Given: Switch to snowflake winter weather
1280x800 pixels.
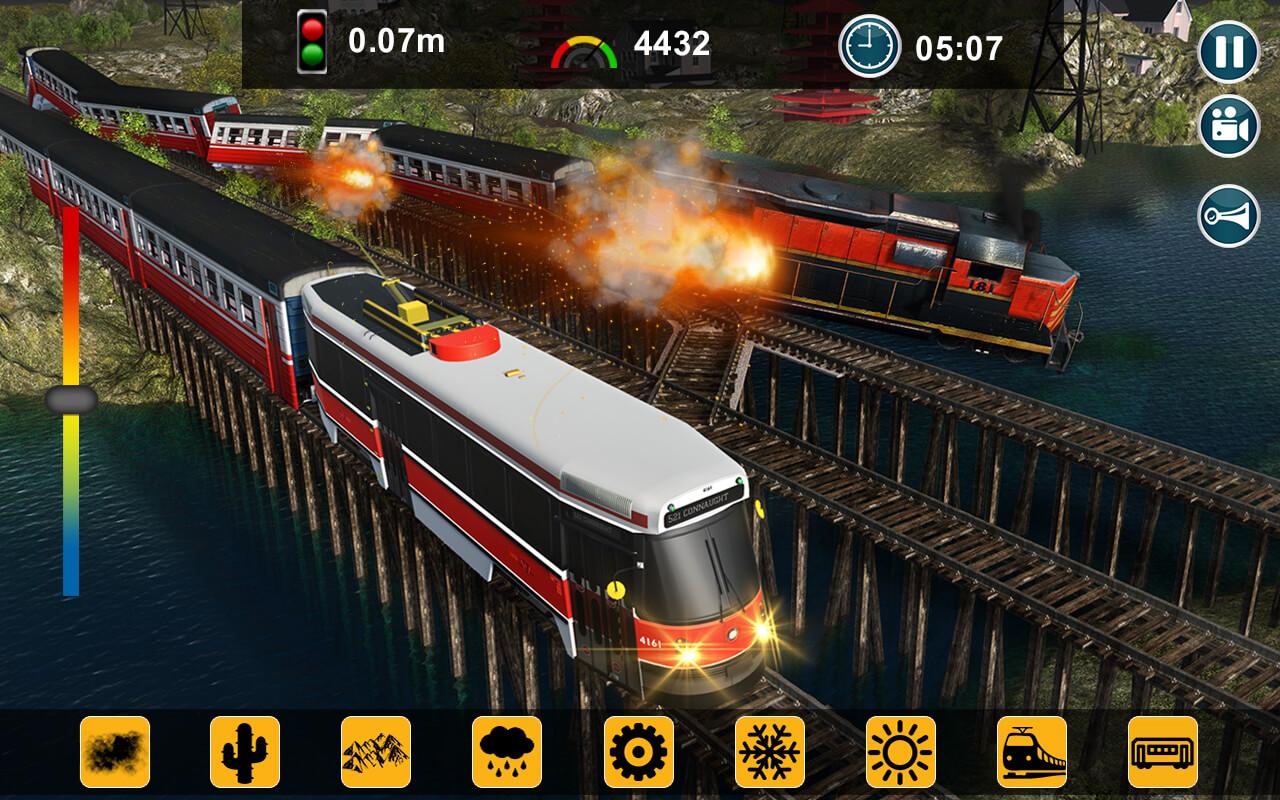Looking at the screenshot, I should [770, 751].
